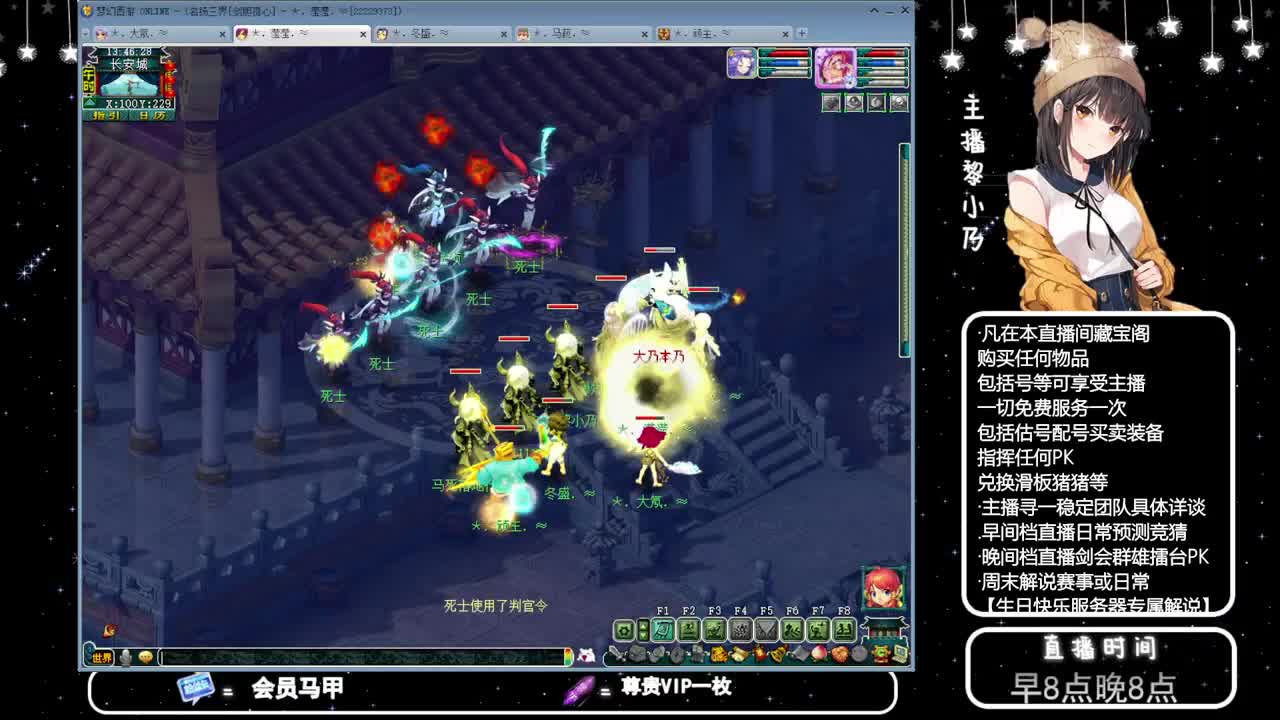Toggle the voice microphone in the chat bar
The width and height of the screenshot is (1280, 720).
tap(125, 657)
